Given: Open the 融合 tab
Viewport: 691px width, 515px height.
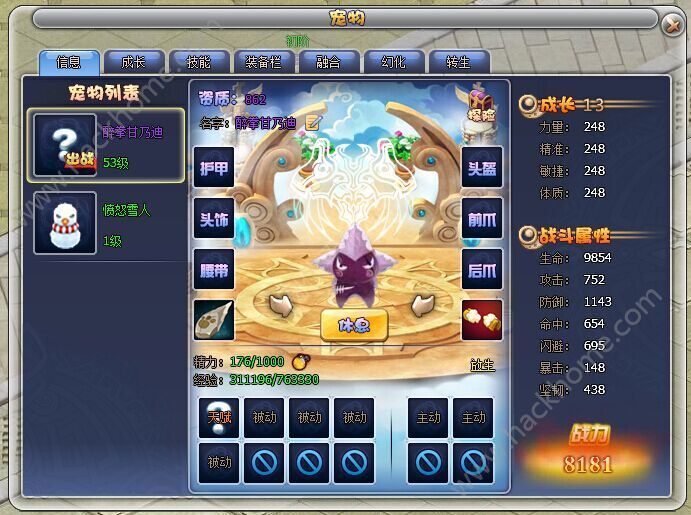Looking at the screenshot, I should point(328,62).
